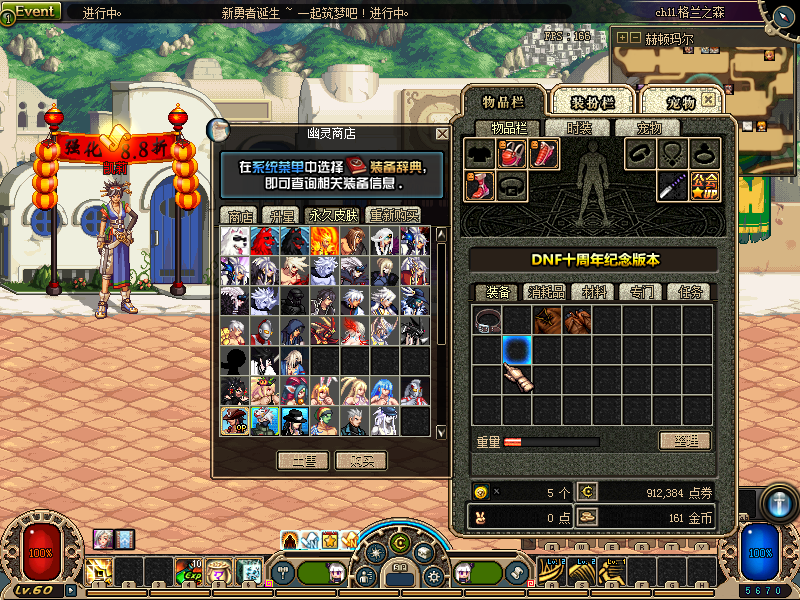Select the glove item in inventory
This screenshot has height=600, width=800.
[518, 379]
